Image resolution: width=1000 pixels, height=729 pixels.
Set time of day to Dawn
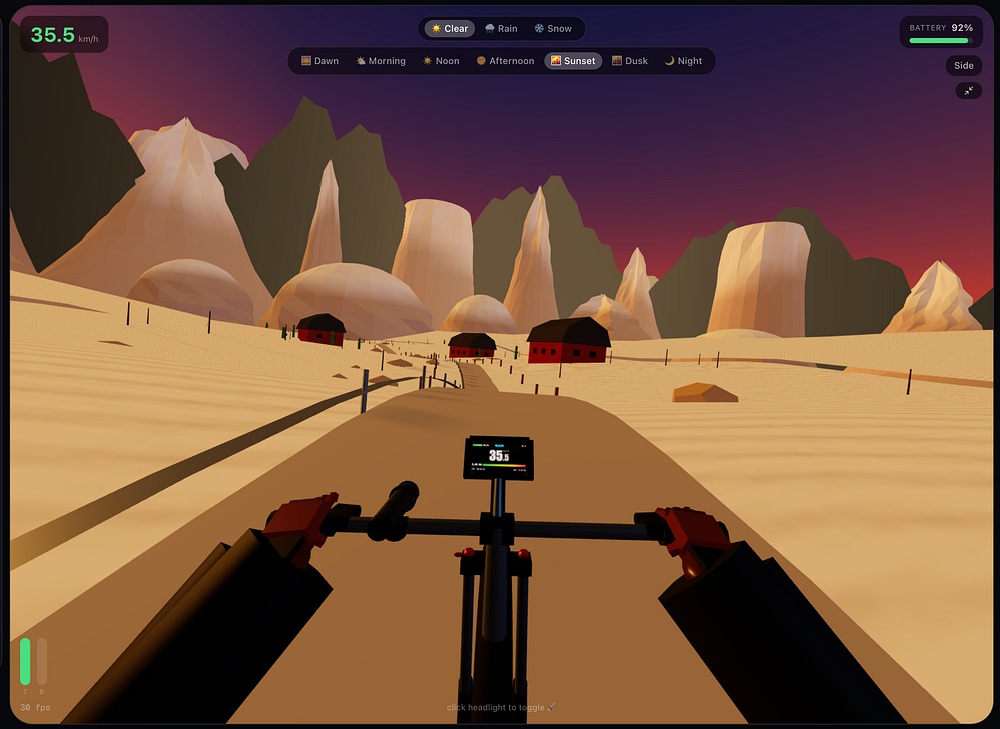tap(320, 61)
